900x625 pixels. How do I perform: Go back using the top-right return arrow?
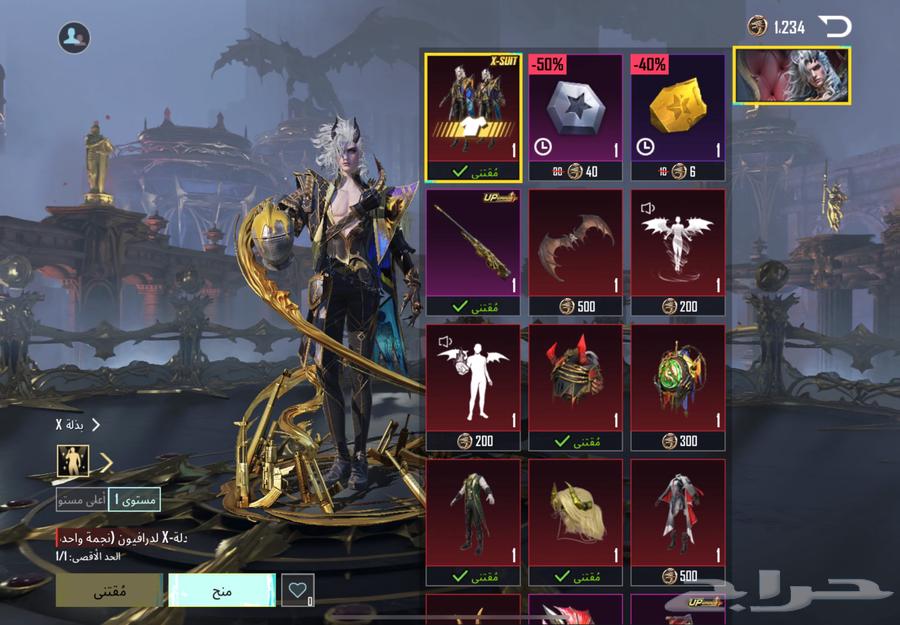point(834,26)
